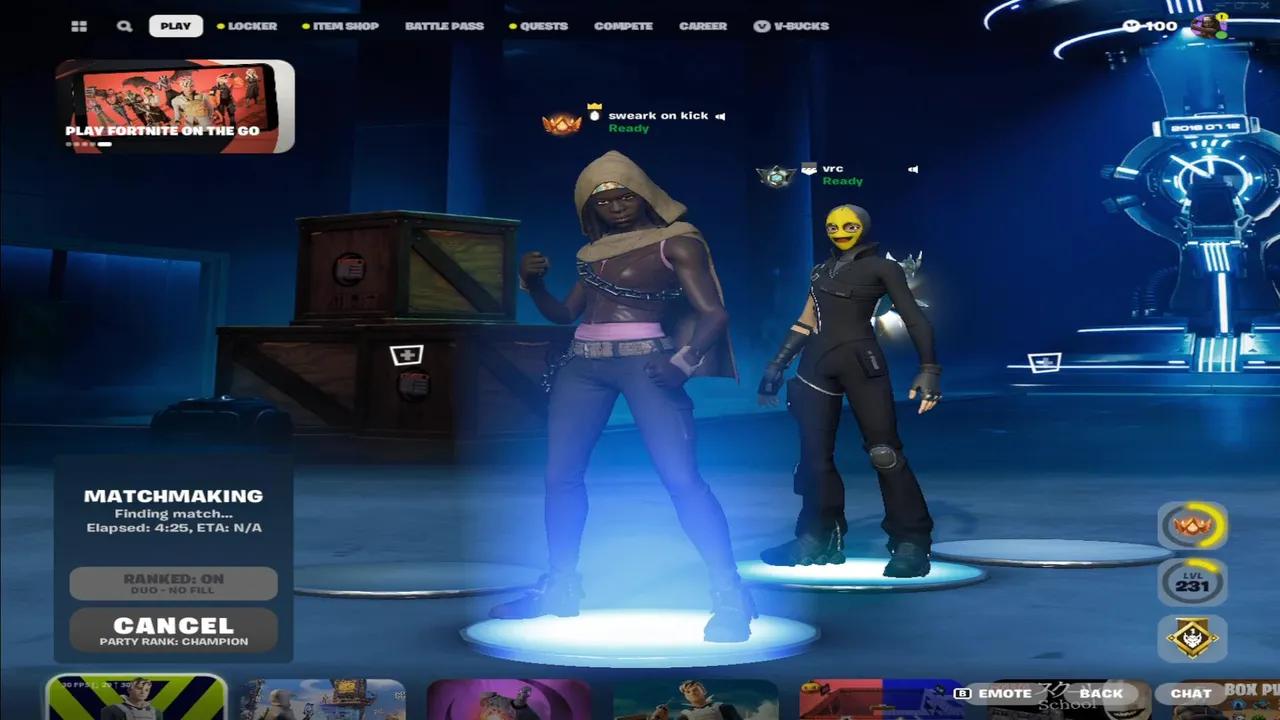The height and width of the screenshot is (720, 1280).
Task: Click the search magnifier icon
Action: point(124,25)
